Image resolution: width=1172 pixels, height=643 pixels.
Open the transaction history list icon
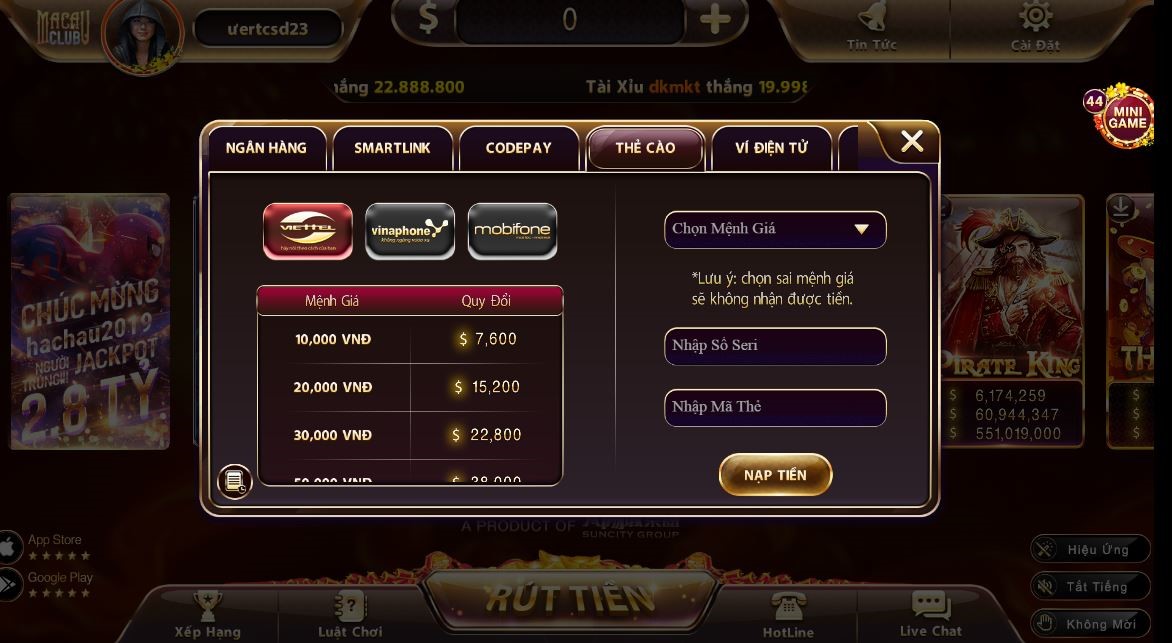[235, 482]
